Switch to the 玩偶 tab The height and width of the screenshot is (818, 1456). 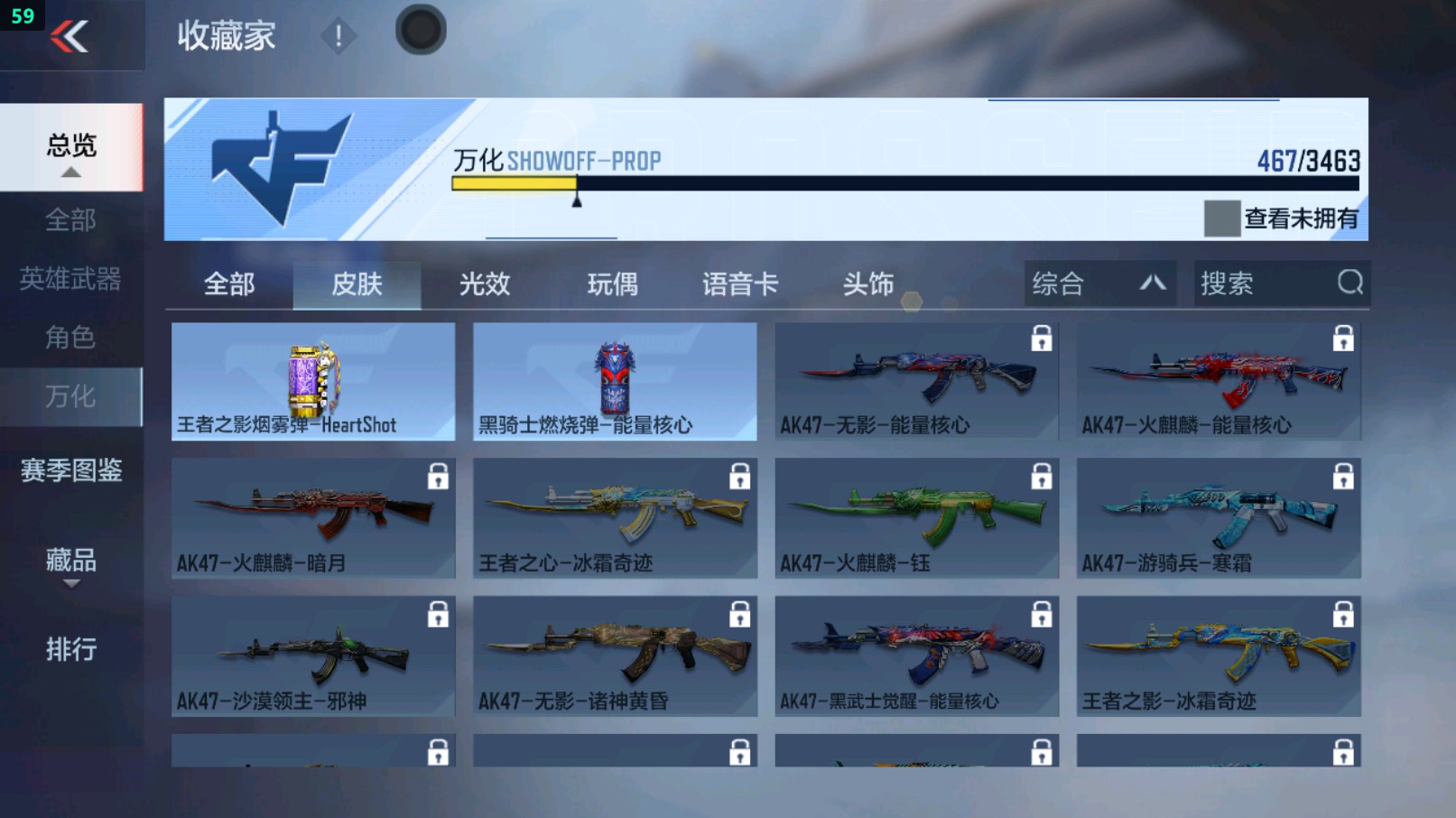(613, 284)
